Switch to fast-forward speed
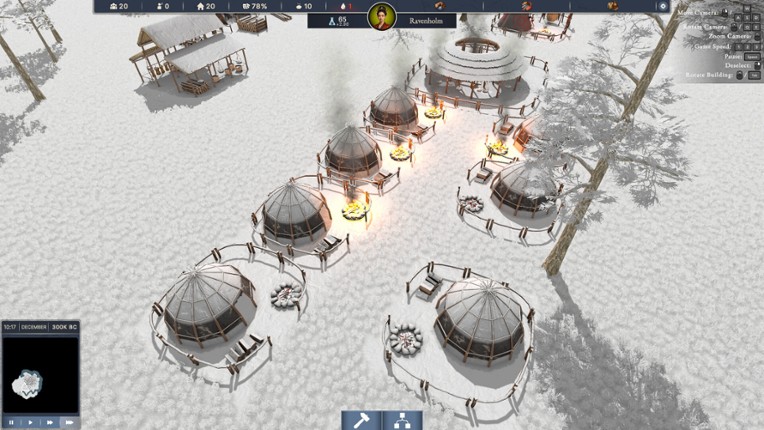The height and width of the screenshot is (430, 764). [49, 422]
